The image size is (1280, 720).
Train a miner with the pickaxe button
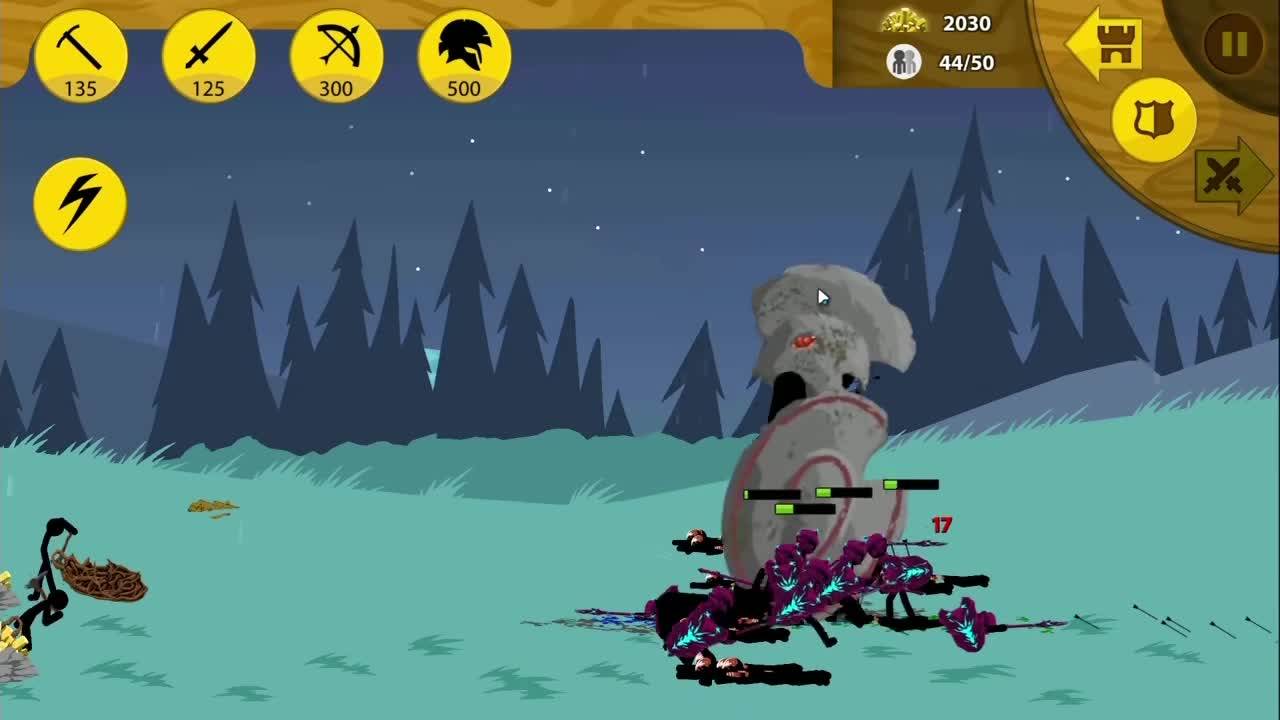point(80,56)
